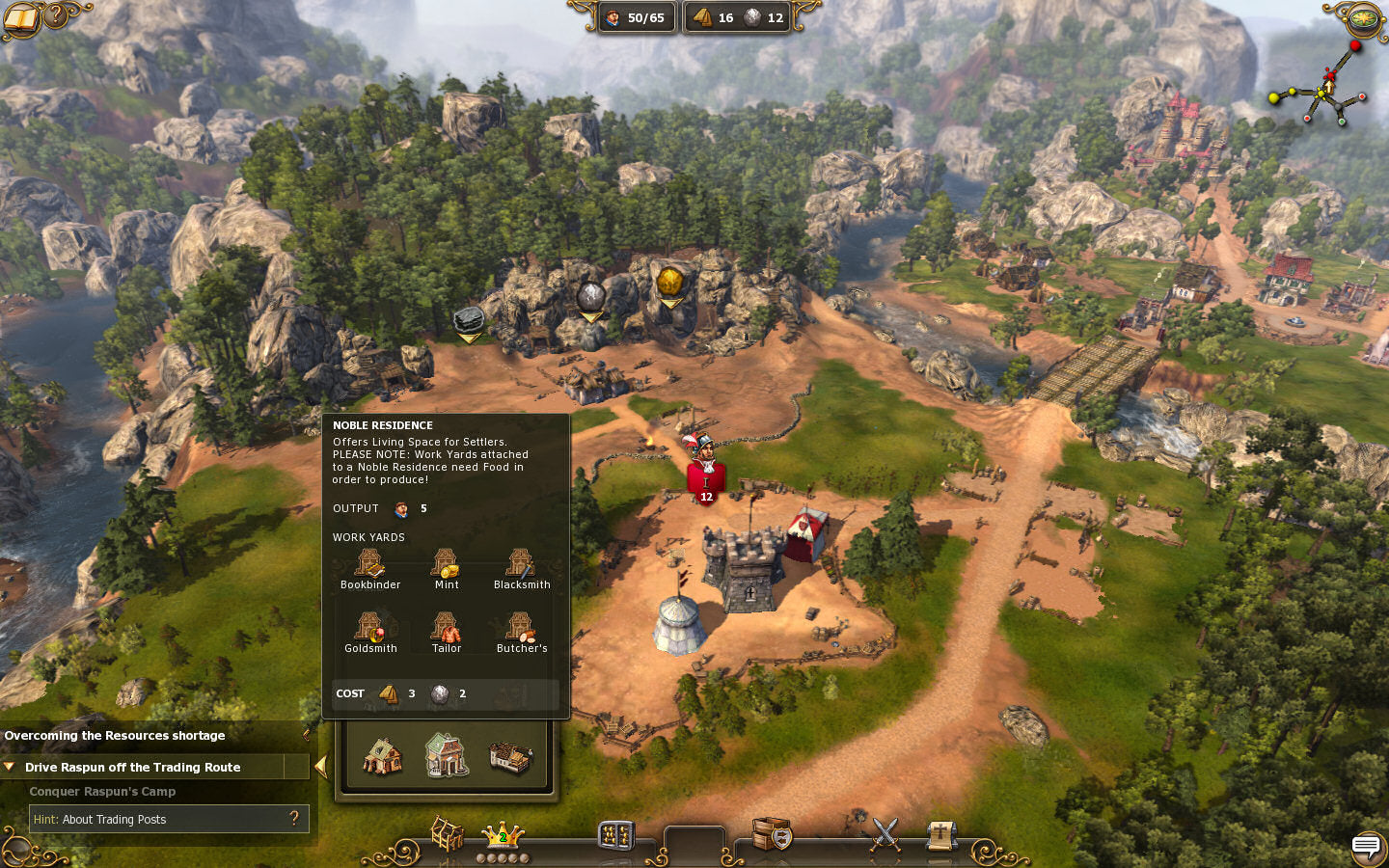Select the small wooden house building icon

tap(382, 756)
